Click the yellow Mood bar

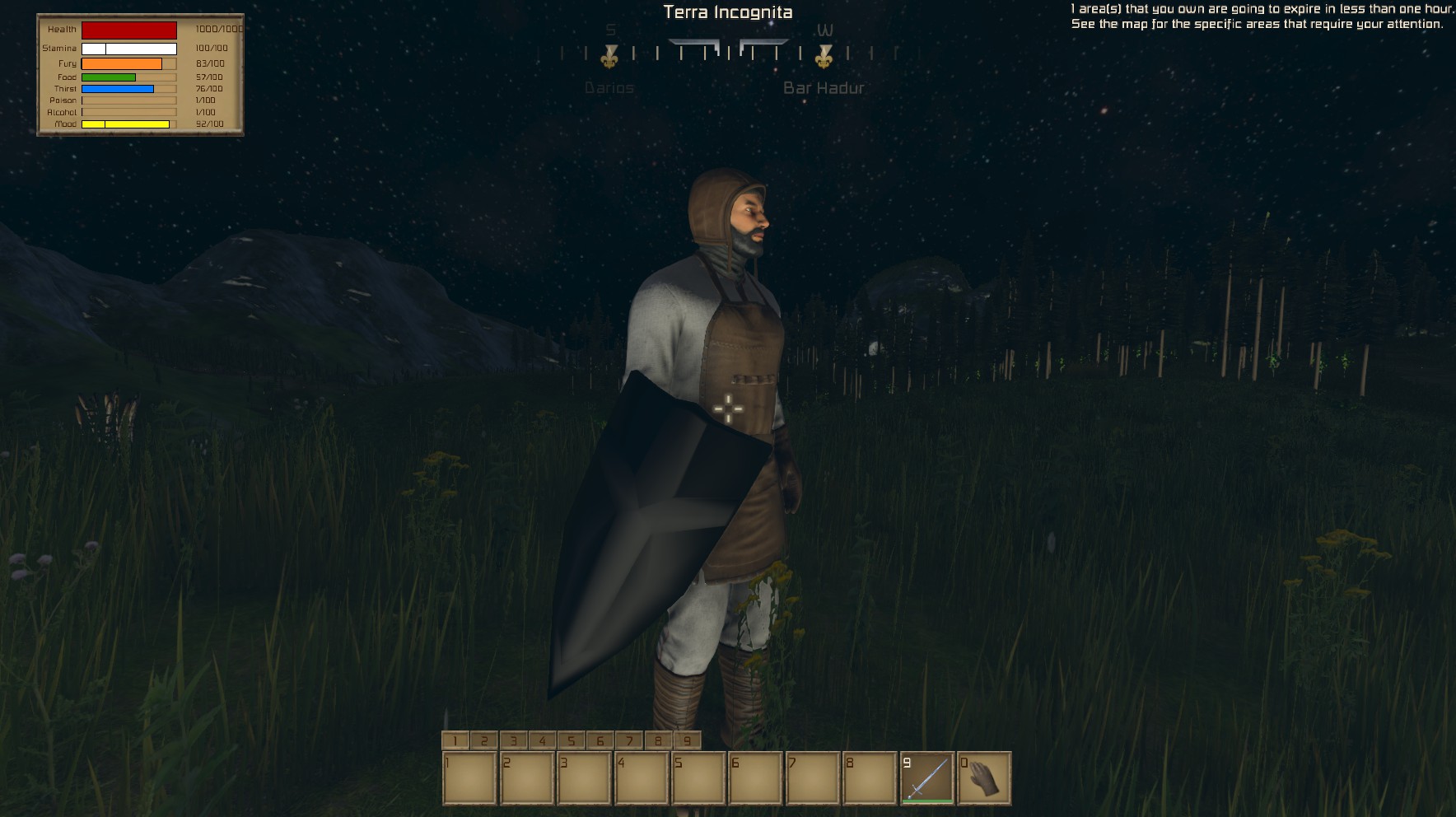(128, 123)
